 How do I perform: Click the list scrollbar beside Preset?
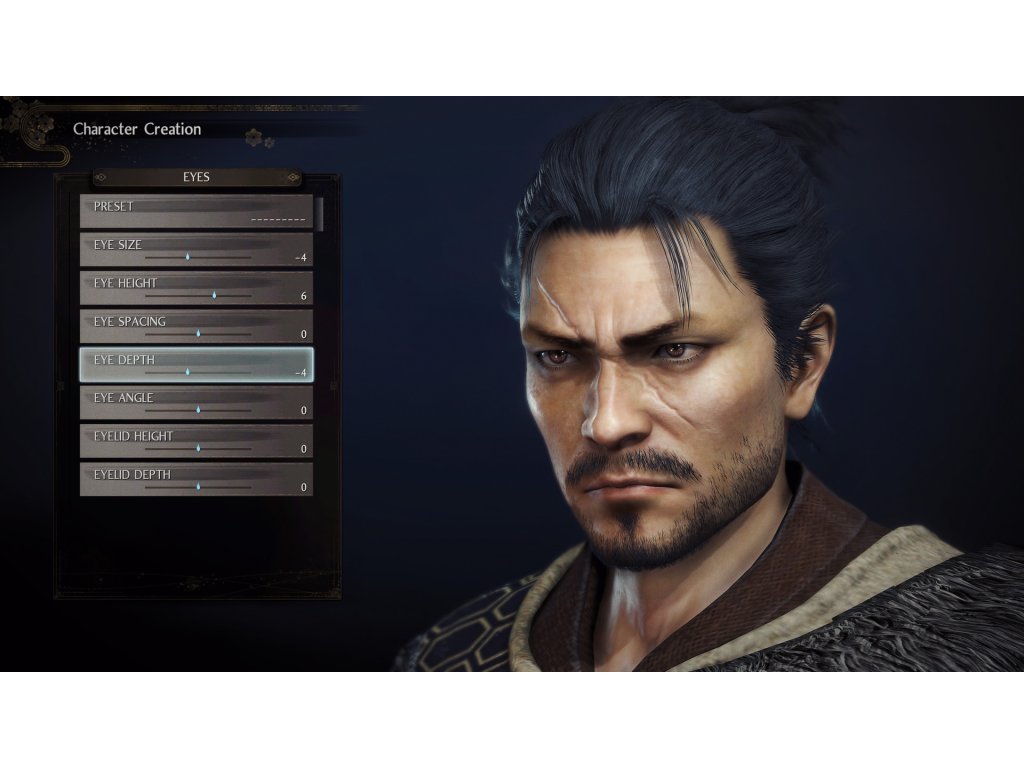pyautogui.click(x=320, y=213)
